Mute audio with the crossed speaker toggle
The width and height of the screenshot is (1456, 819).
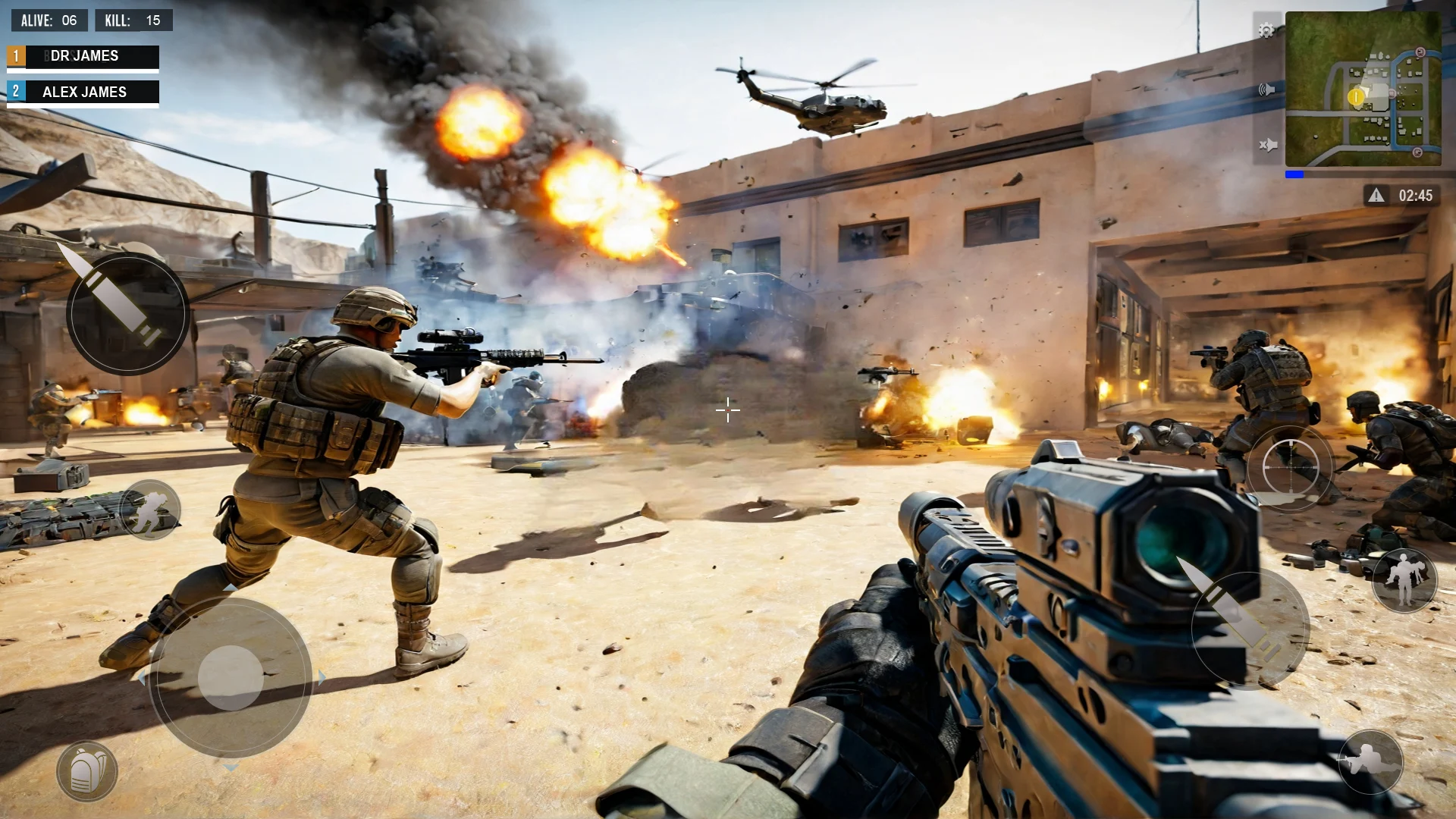1266,144
